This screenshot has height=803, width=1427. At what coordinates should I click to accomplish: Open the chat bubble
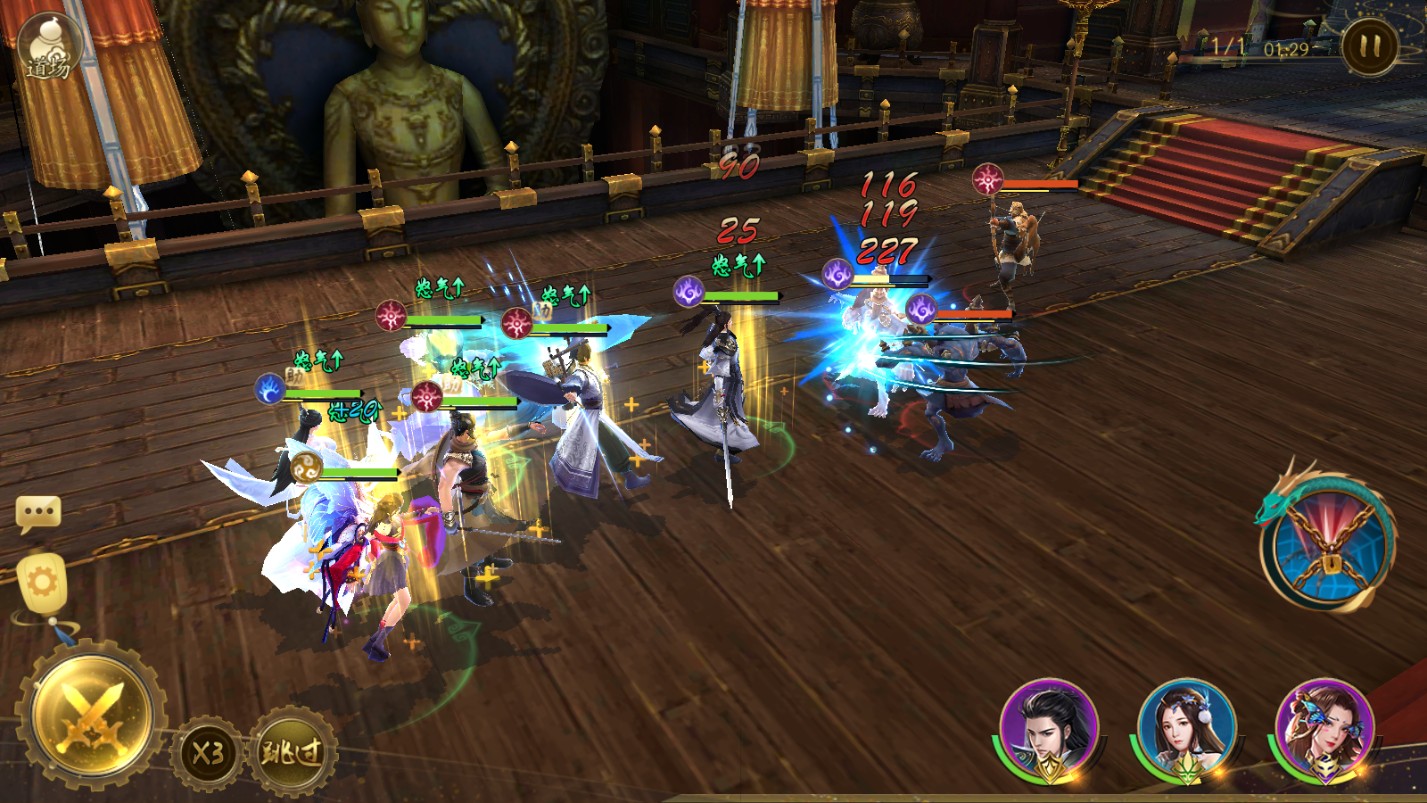39,514
